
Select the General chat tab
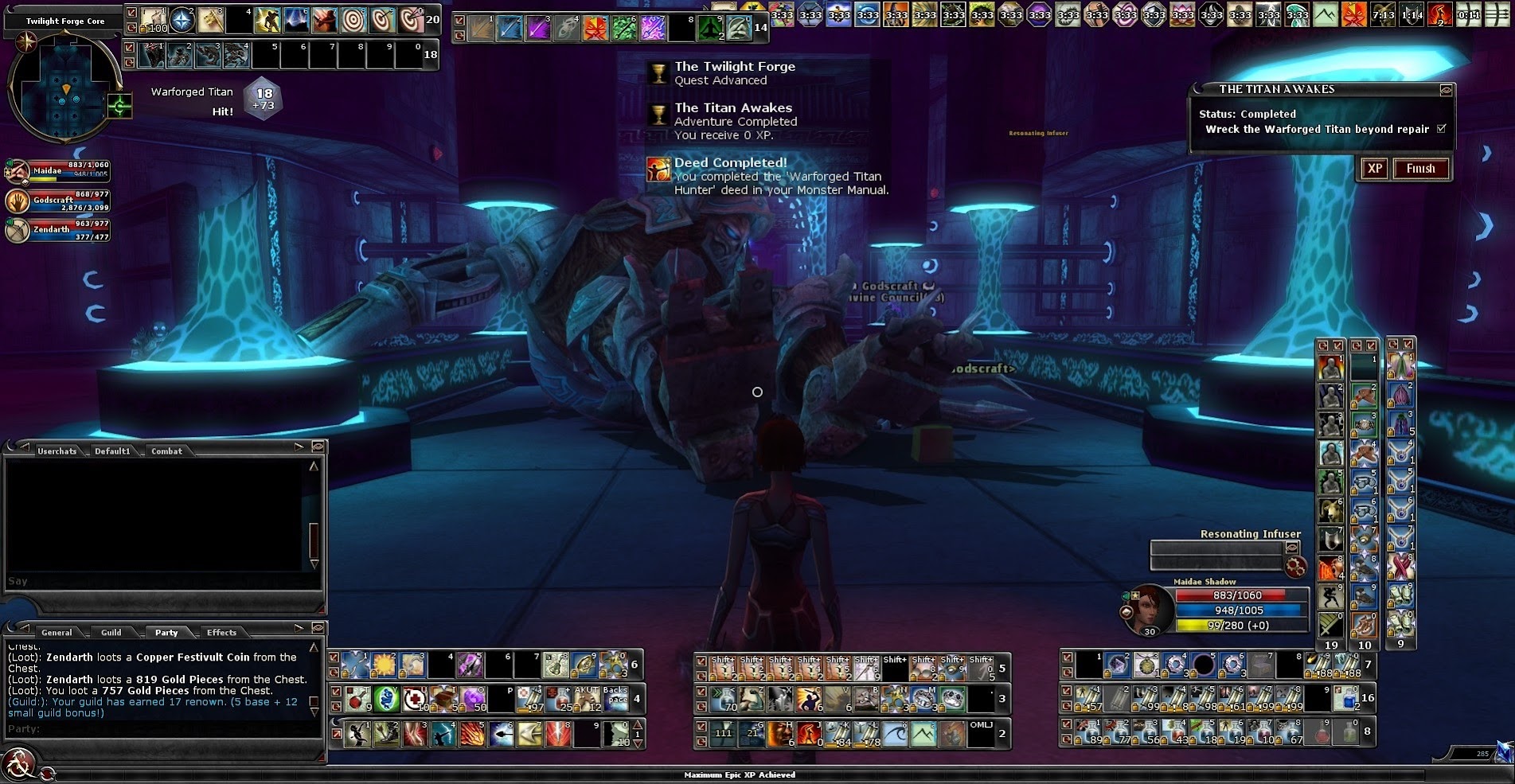(x=57, y=633)
